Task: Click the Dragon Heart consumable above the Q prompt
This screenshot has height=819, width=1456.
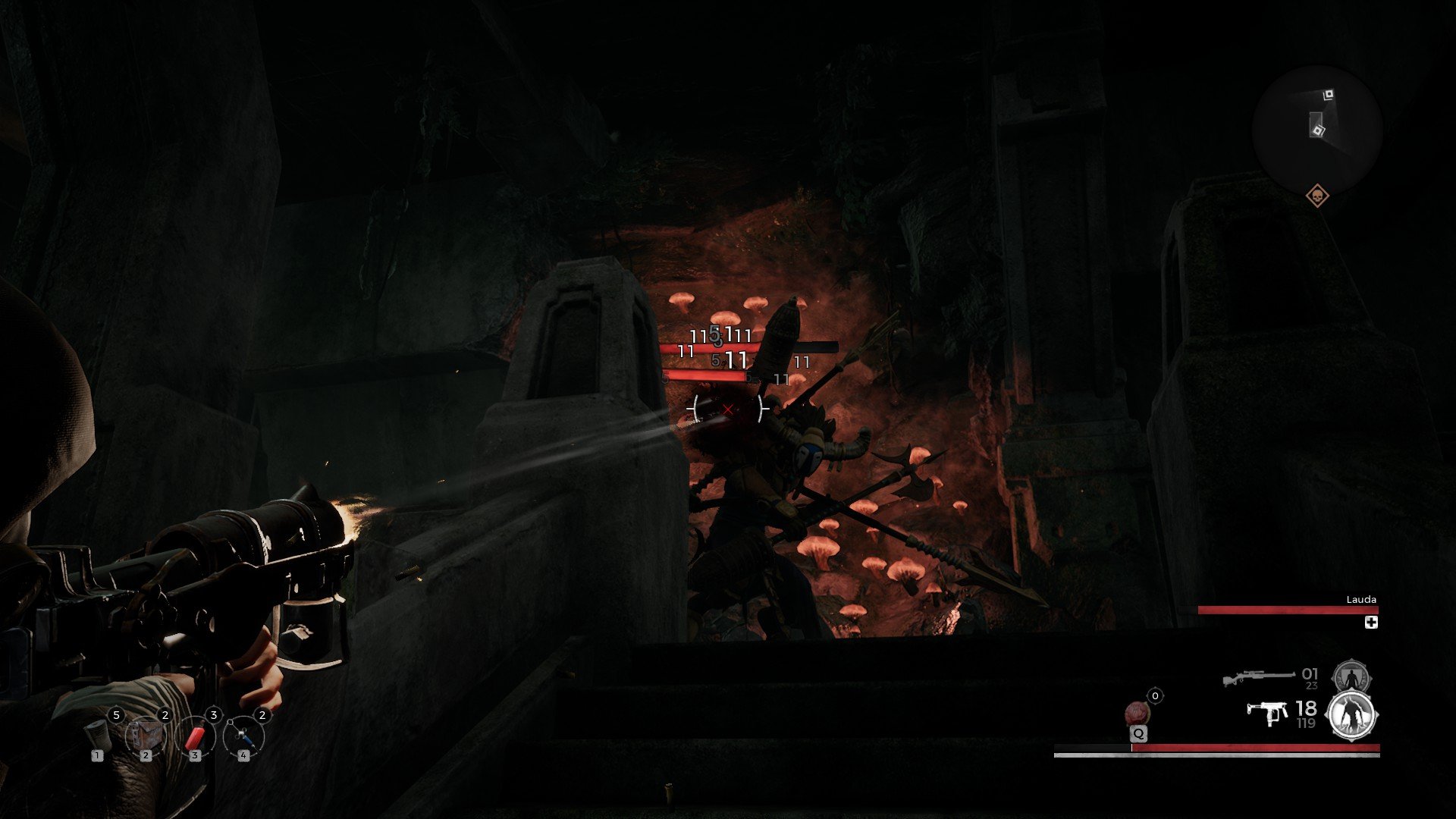Action: [x=1137, y=711]
